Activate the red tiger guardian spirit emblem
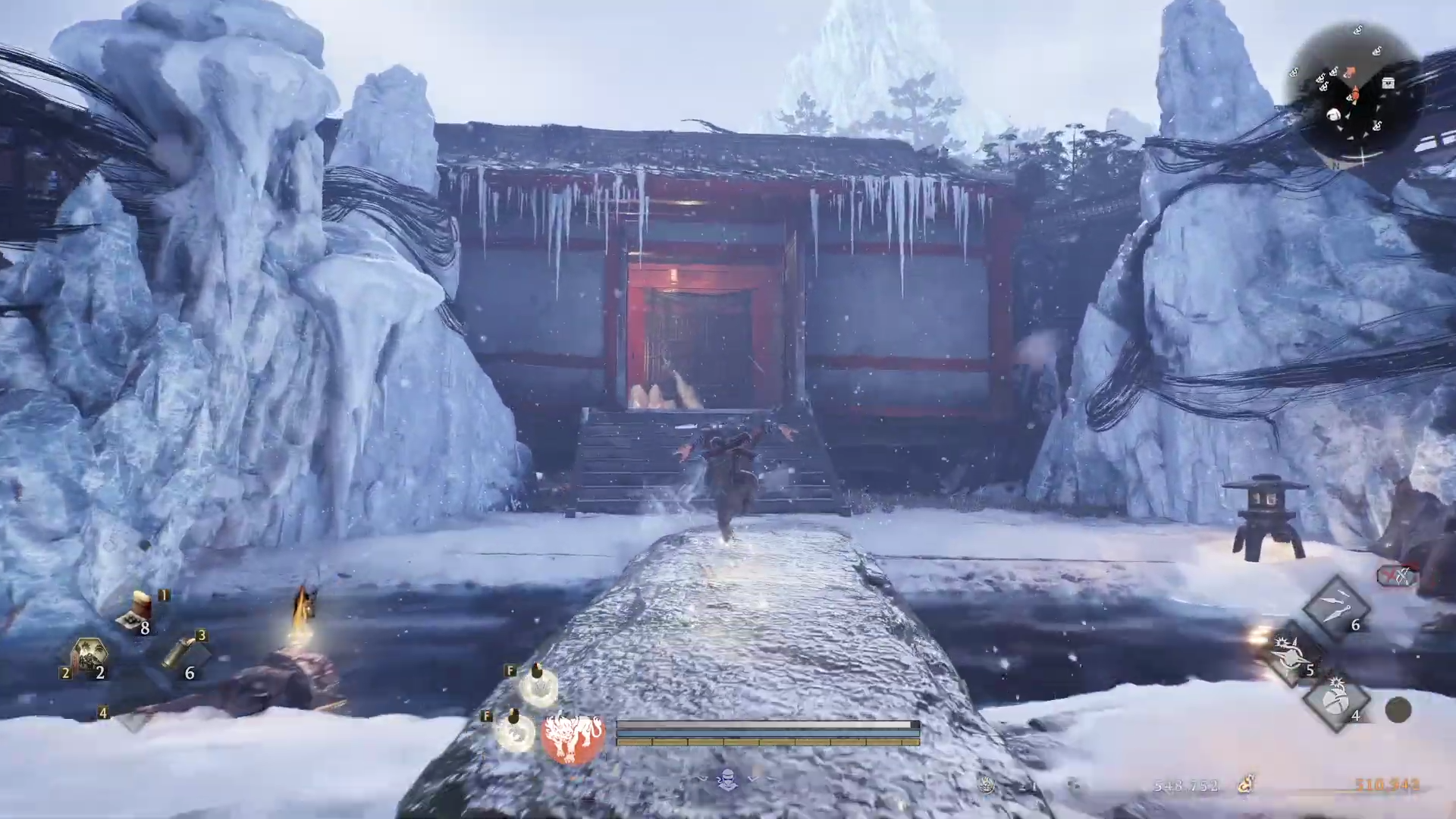Viewport: 1456px width, 819px height. (573, 736)
